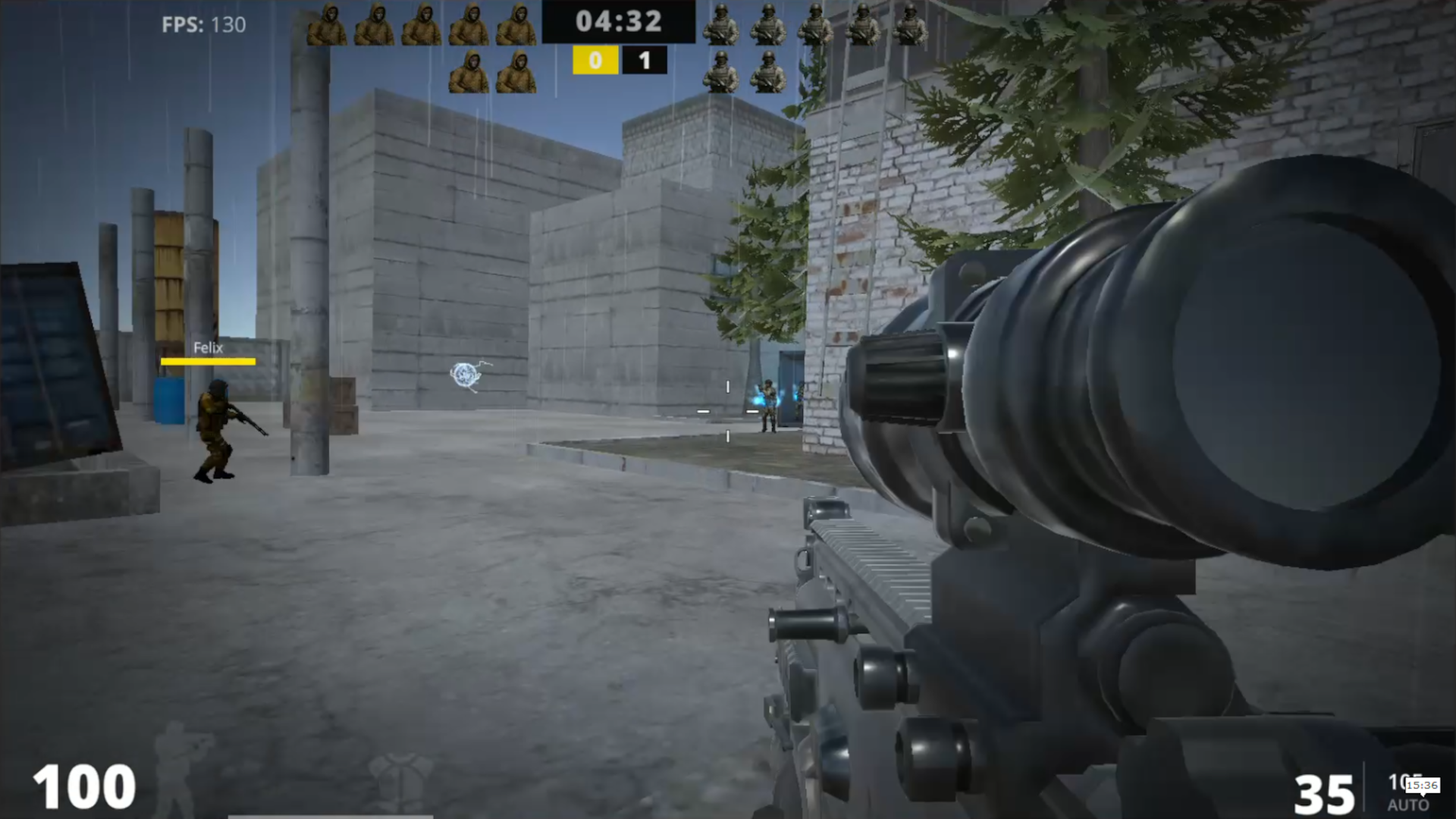Expand the match timer showing 04:32
Viewport: 1456px width, 819px height.
[x=619, y=21]
